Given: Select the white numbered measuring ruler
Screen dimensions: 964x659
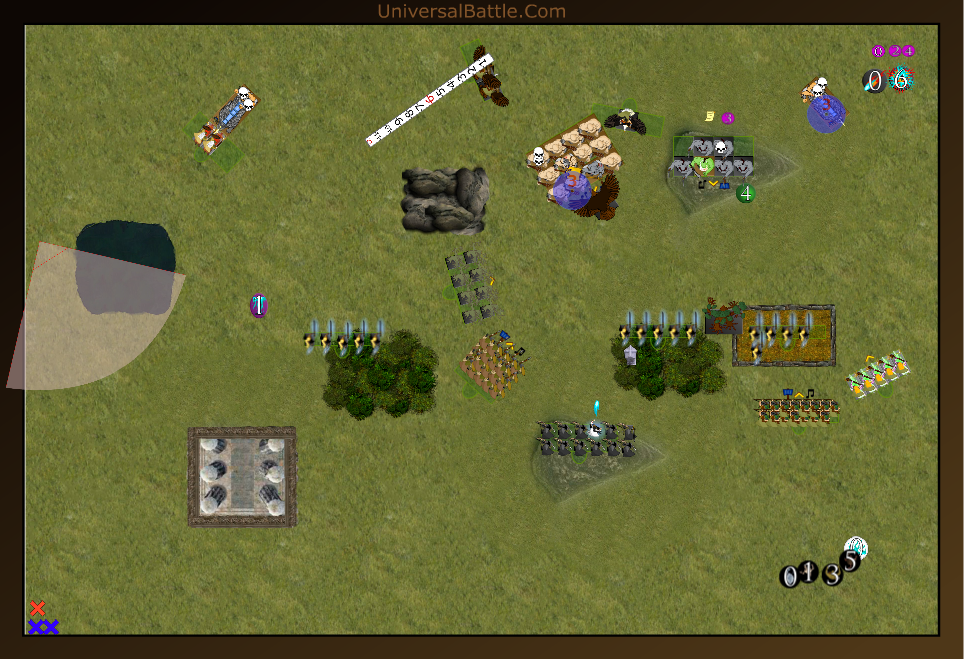Looking at the screenshot, I should coord(430,101).
